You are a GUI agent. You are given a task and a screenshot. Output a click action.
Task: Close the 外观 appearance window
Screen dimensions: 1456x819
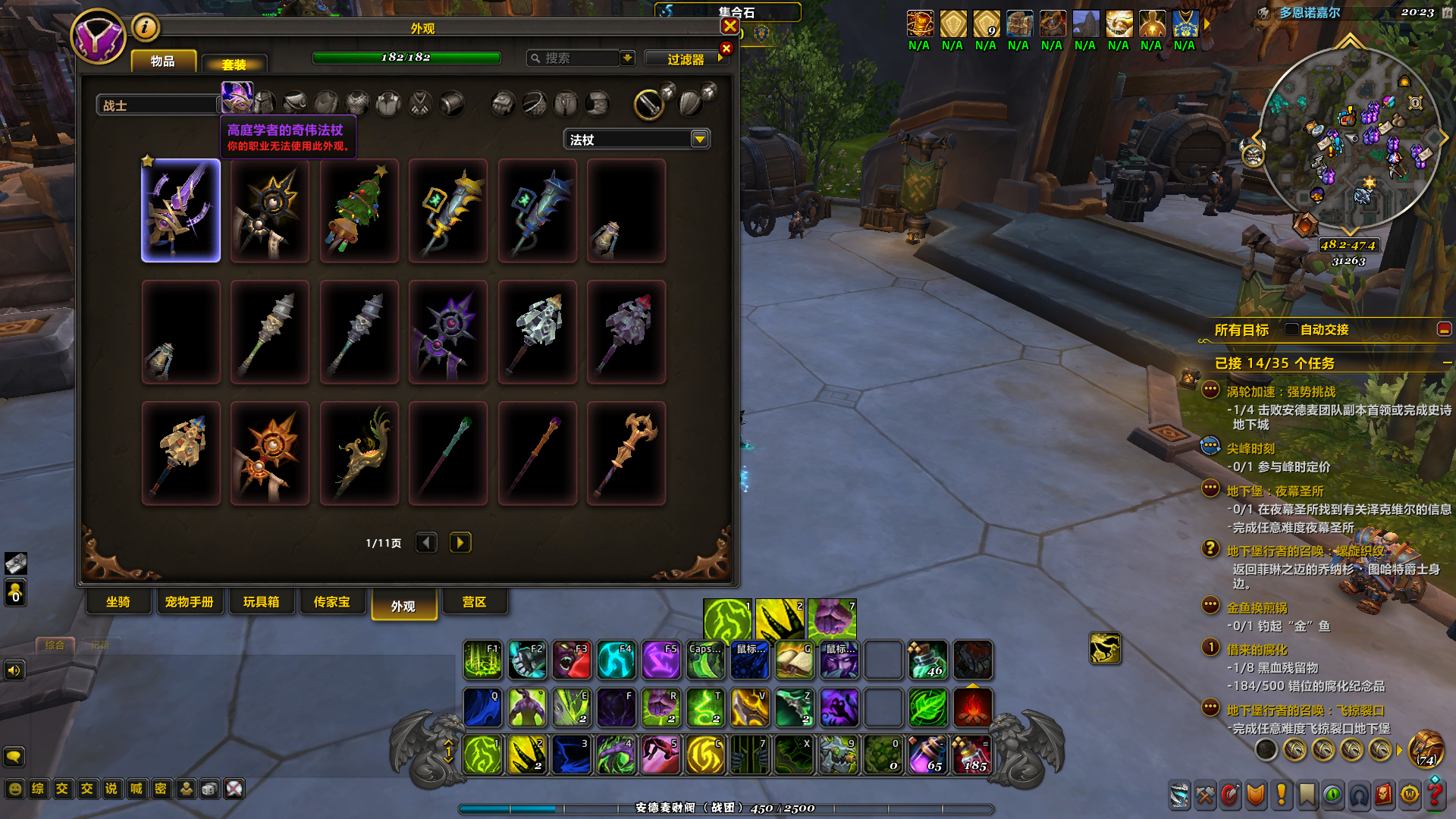click(x=730, y=27)
